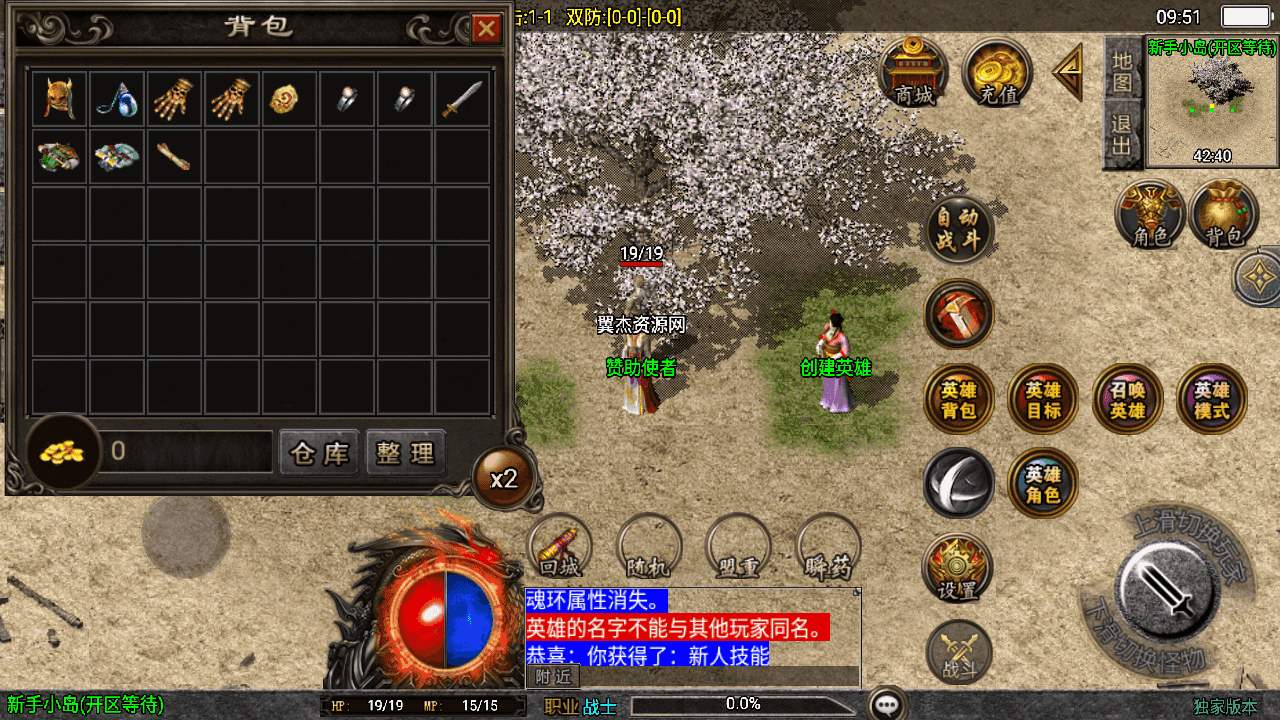1280x720 pixels.
Task: Select the helmet item in the bag
Action: coord(60,99)
